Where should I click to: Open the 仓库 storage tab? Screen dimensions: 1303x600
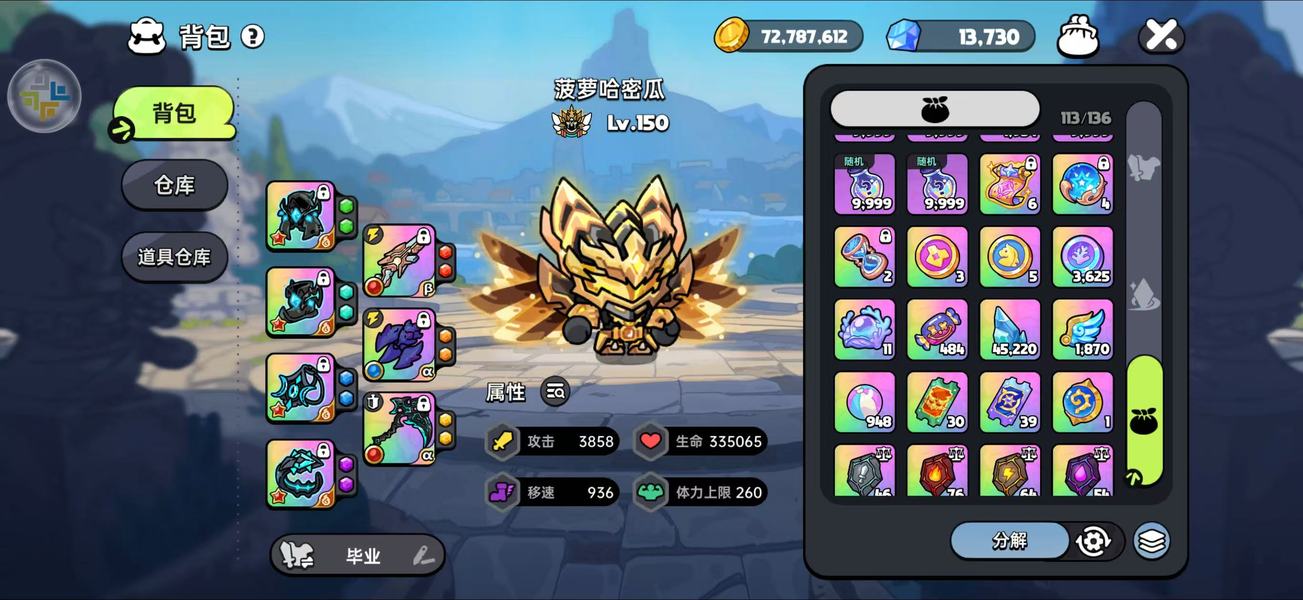point(175,185)
